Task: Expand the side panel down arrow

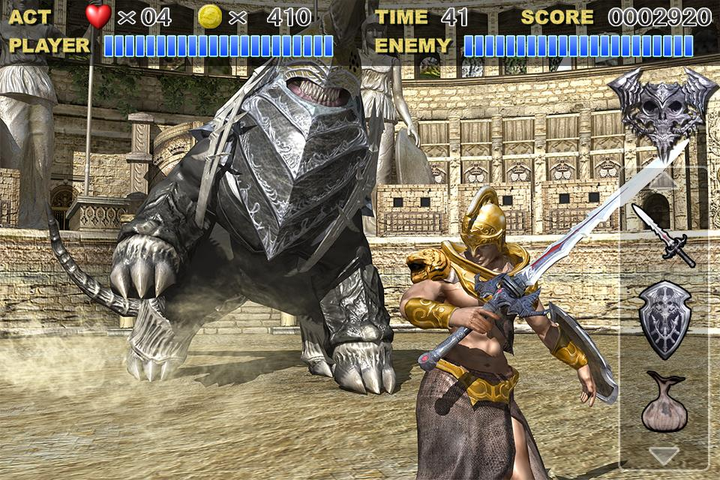Action: (664, 455)
